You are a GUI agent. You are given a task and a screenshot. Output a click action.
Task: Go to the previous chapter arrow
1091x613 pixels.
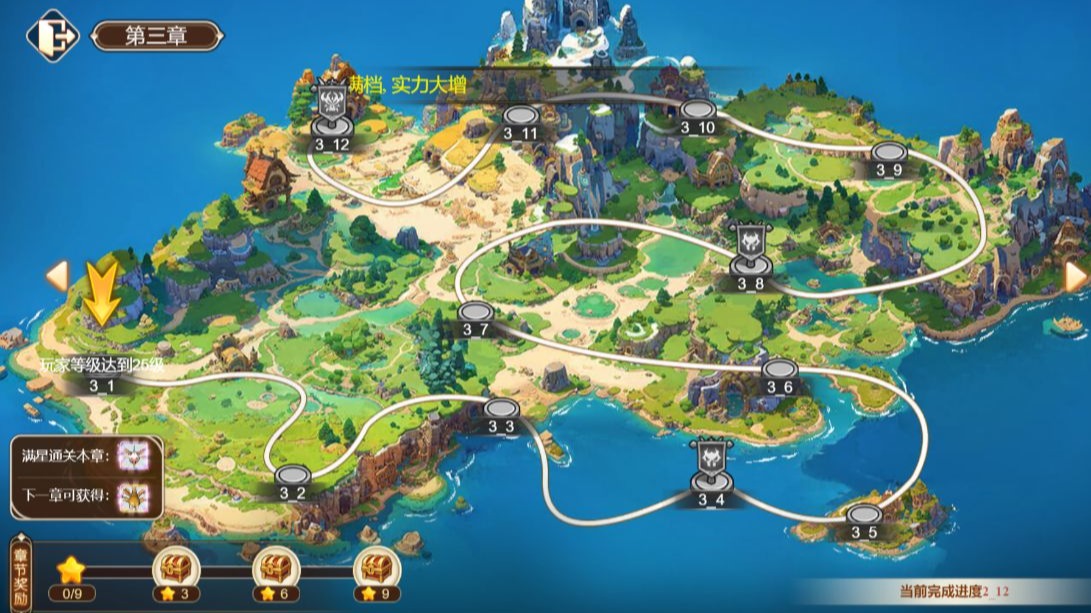point(58,276)
